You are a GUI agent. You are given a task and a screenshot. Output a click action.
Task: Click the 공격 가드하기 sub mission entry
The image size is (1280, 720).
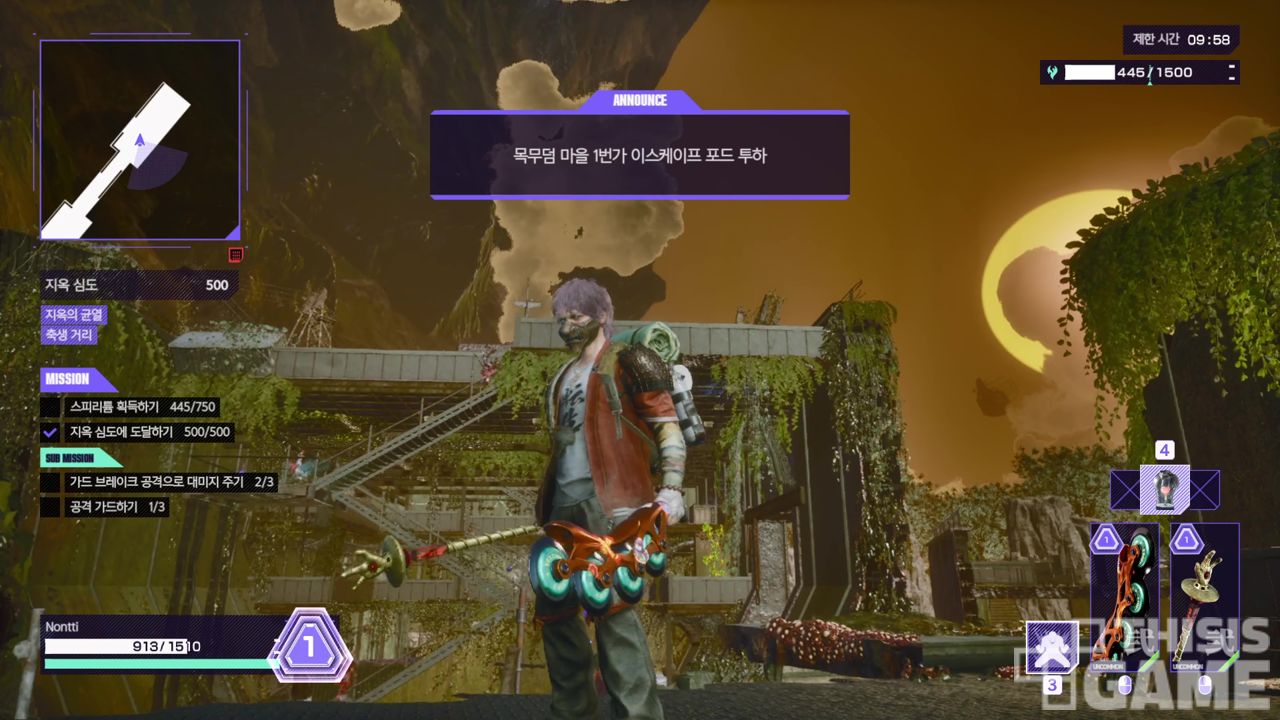tap(104, 507)
